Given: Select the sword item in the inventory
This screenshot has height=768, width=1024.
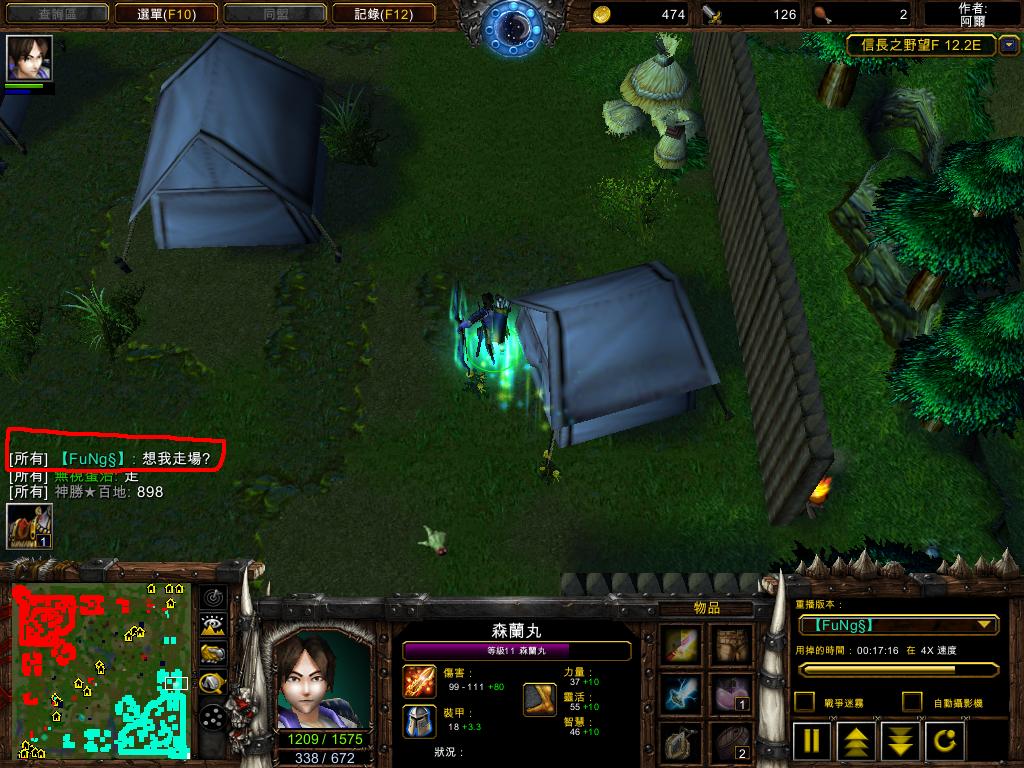Looking at the screenshot, I should pos(683,645).
